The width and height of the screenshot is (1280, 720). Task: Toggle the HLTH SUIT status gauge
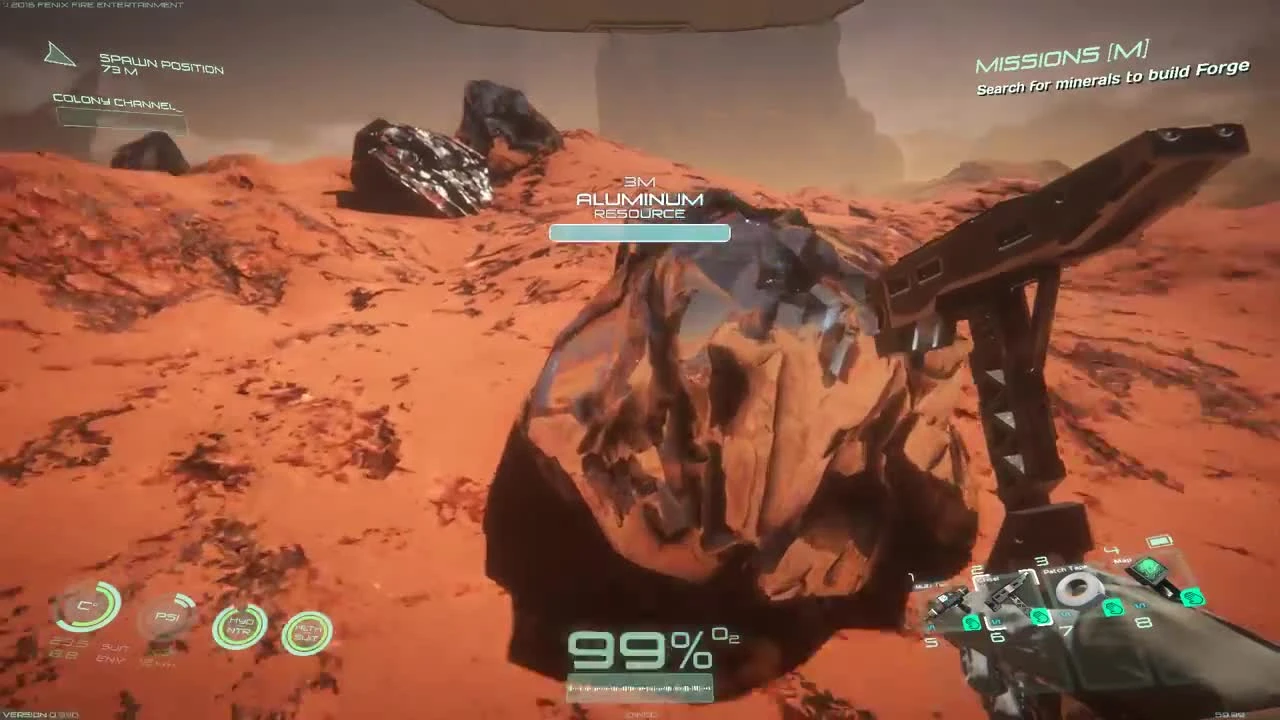point(306,633)
